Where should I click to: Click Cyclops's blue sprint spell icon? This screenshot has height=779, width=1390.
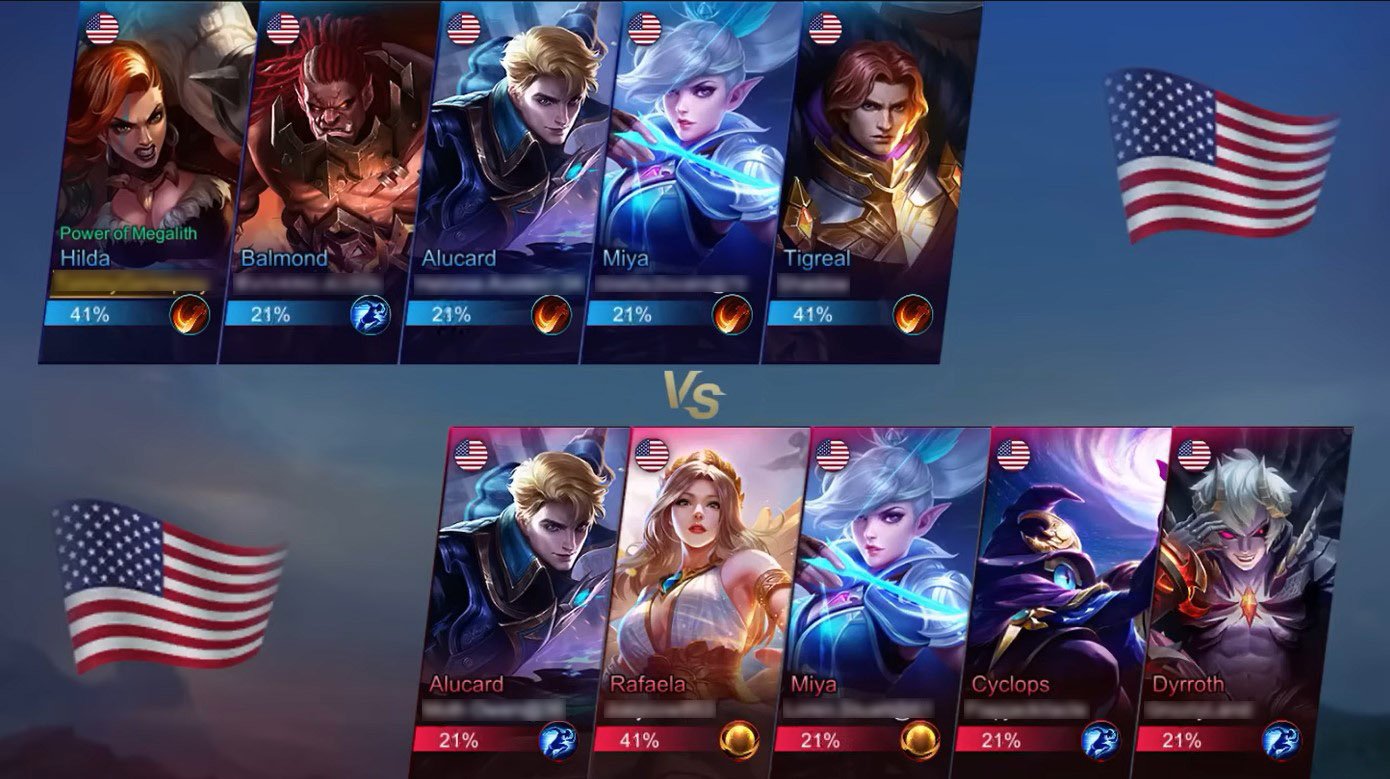(1100, 741)
